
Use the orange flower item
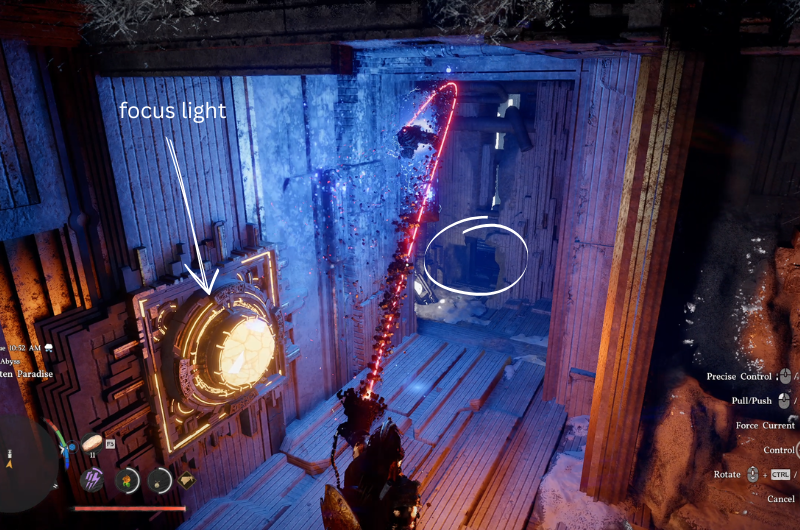point(127,479)
